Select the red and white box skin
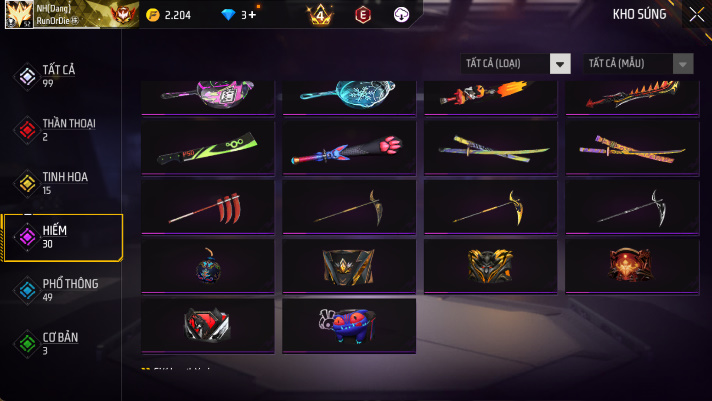The image size is (712, 401). [x=207, y=325]
